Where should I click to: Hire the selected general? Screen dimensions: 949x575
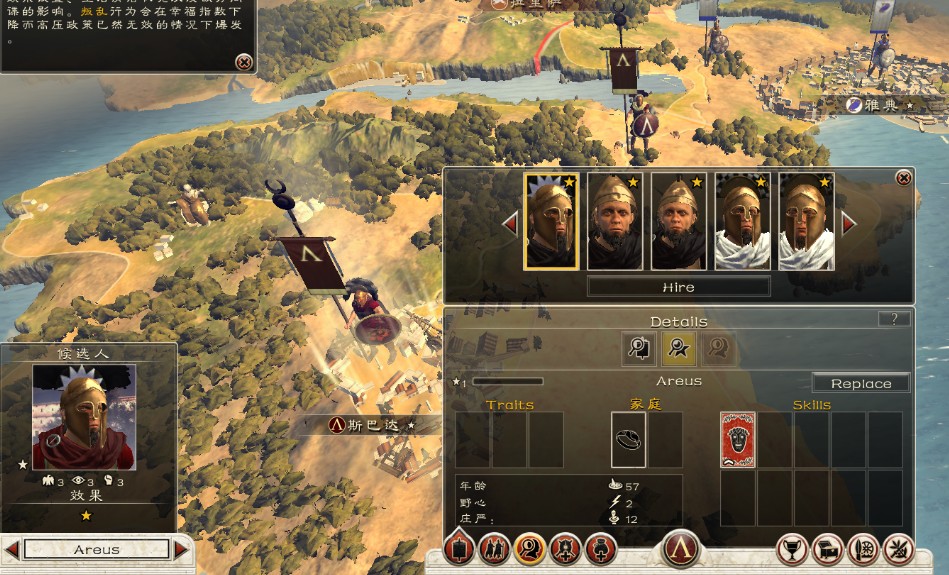[678, 287]
